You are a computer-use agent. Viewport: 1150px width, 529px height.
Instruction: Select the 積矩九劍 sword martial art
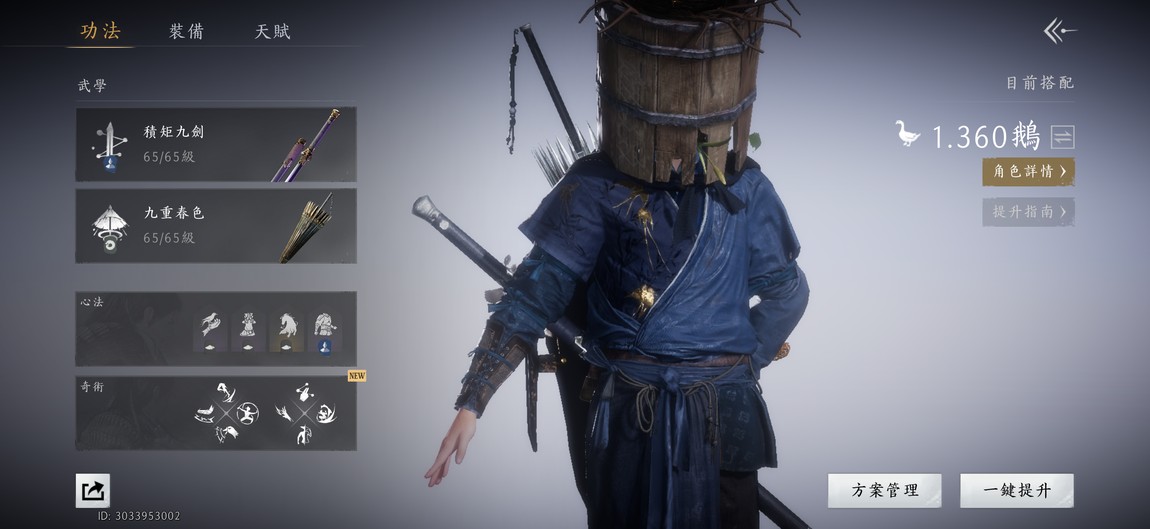coord(215,144)
